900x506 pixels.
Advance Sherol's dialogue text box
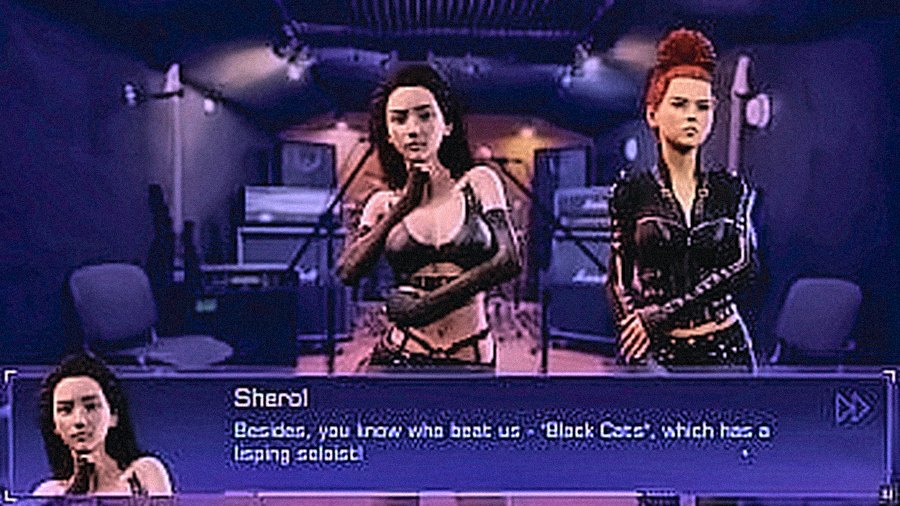[500, 440]
